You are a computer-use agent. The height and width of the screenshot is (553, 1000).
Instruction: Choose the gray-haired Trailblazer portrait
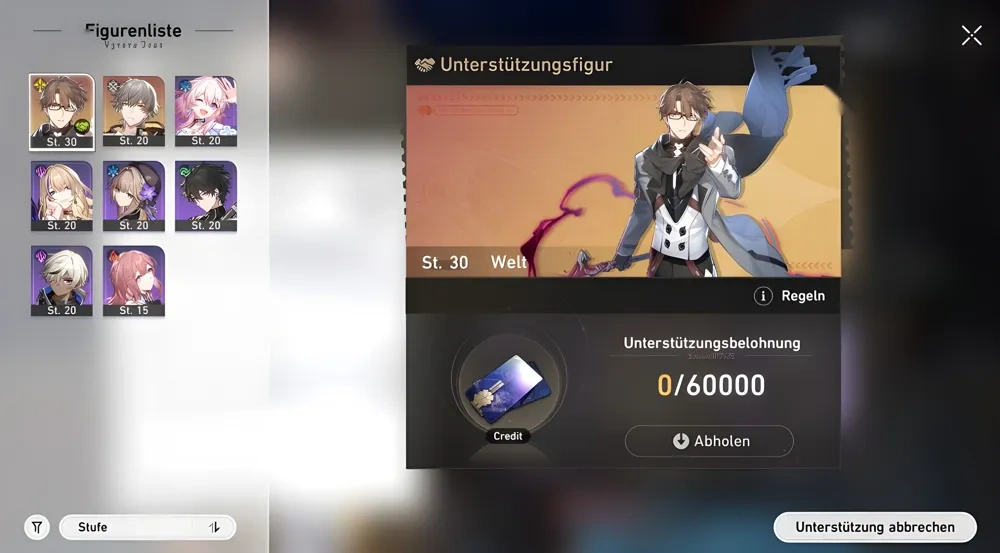134,111
